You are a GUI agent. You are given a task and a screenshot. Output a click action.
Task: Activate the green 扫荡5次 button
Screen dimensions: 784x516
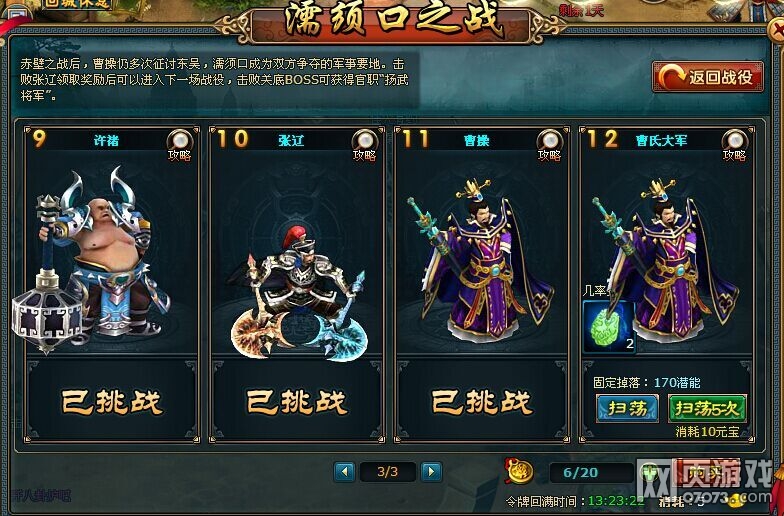[x=706, y=407]
